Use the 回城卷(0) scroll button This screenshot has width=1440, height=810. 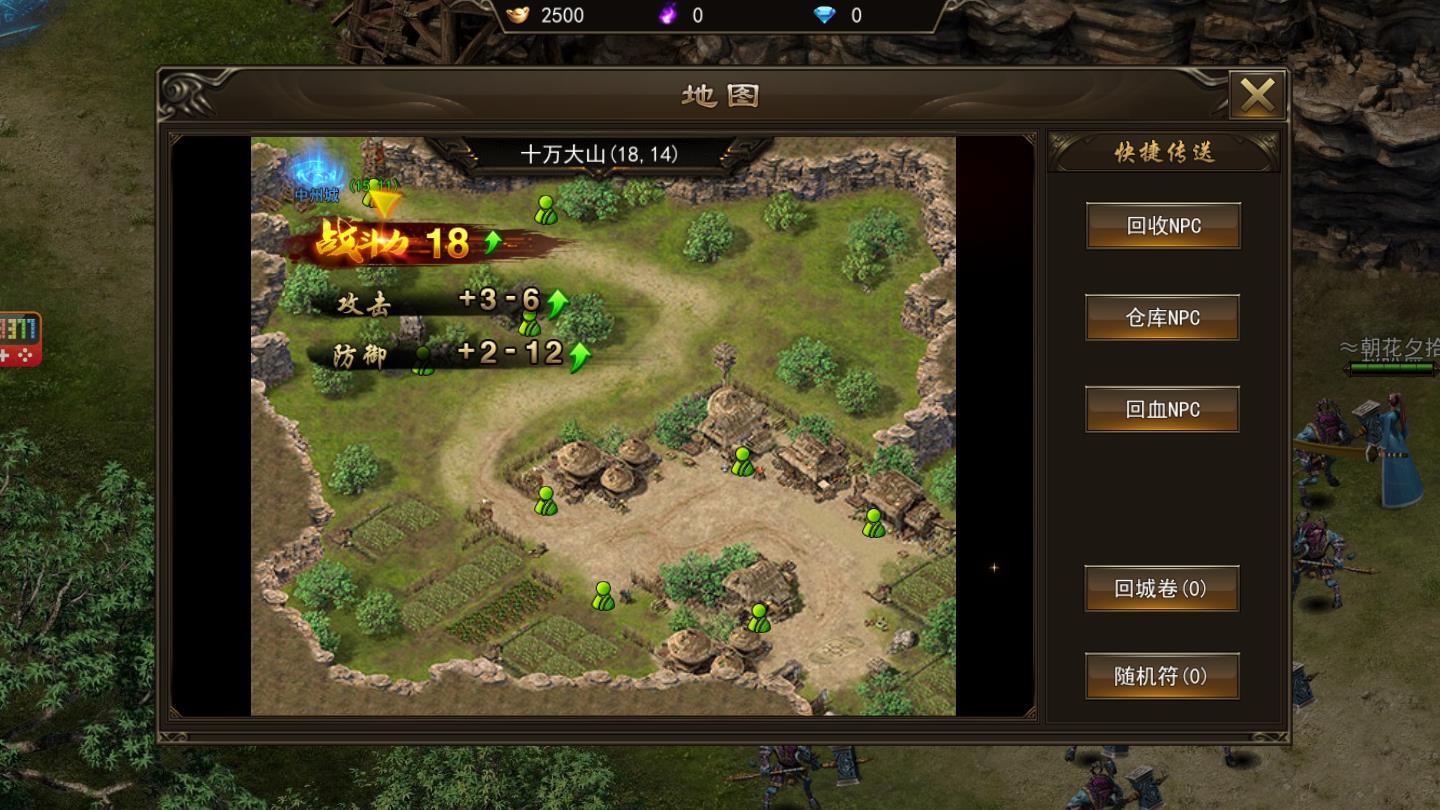pos(1161,589)
